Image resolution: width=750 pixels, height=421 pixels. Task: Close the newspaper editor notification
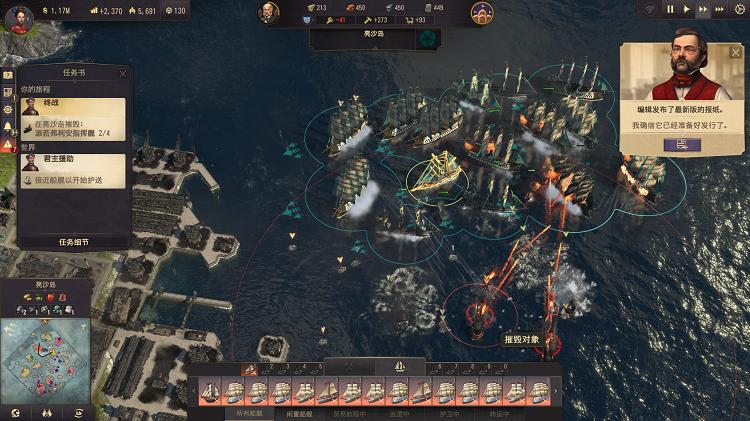tap(739, 49)
